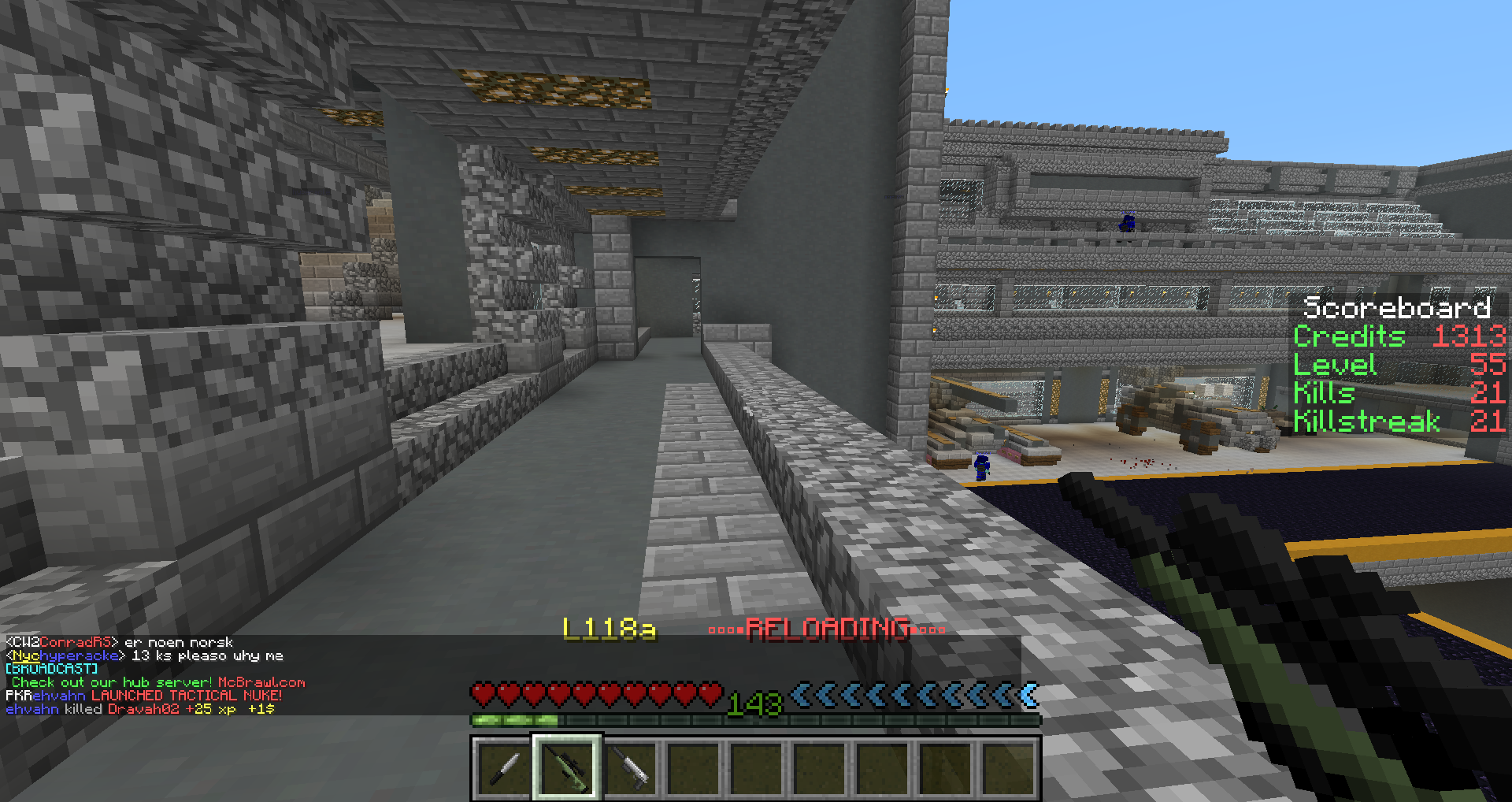Screen dimensions: 1512x802
Task: Select the green L118a sniper rifle slot
Action: coord(567,768)
